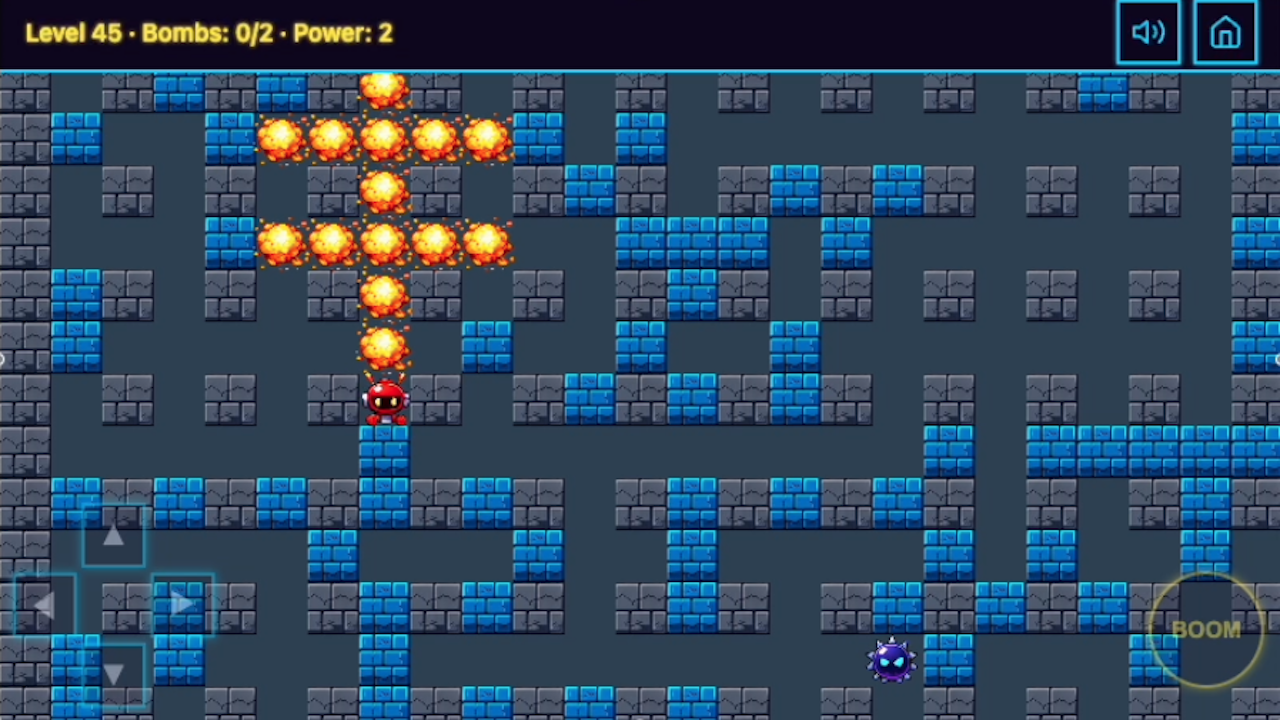Click the Level 45 label
This screenshot has height=720, width=1280.
[x=73, y=33]
